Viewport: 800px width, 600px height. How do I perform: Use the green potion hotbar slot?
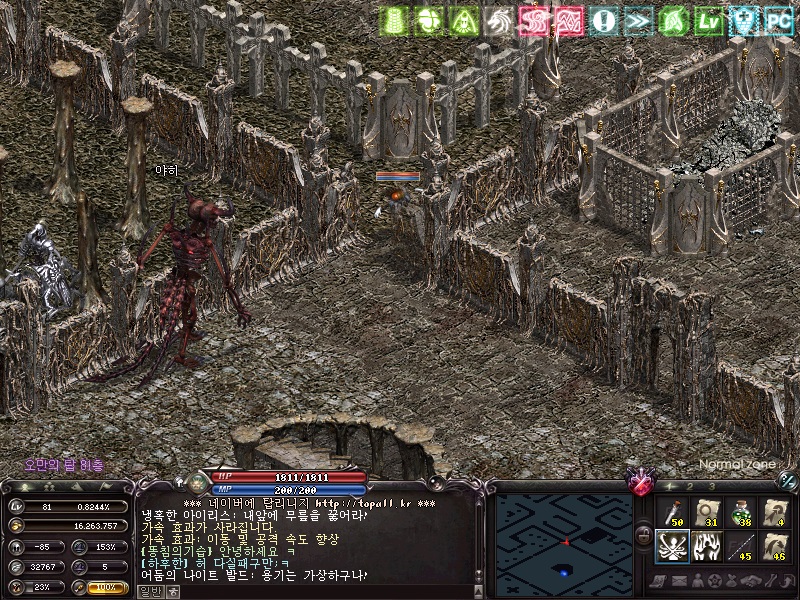(742, 514)
